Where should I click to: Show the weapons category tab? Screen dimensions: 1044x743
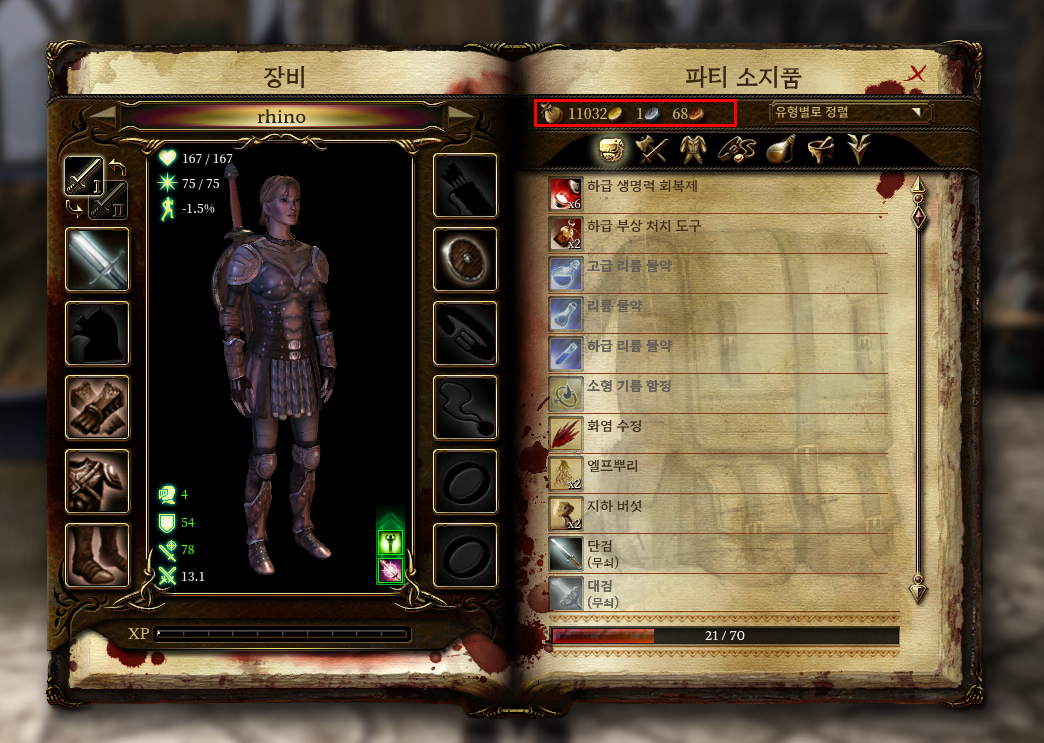tap(653, 149)
